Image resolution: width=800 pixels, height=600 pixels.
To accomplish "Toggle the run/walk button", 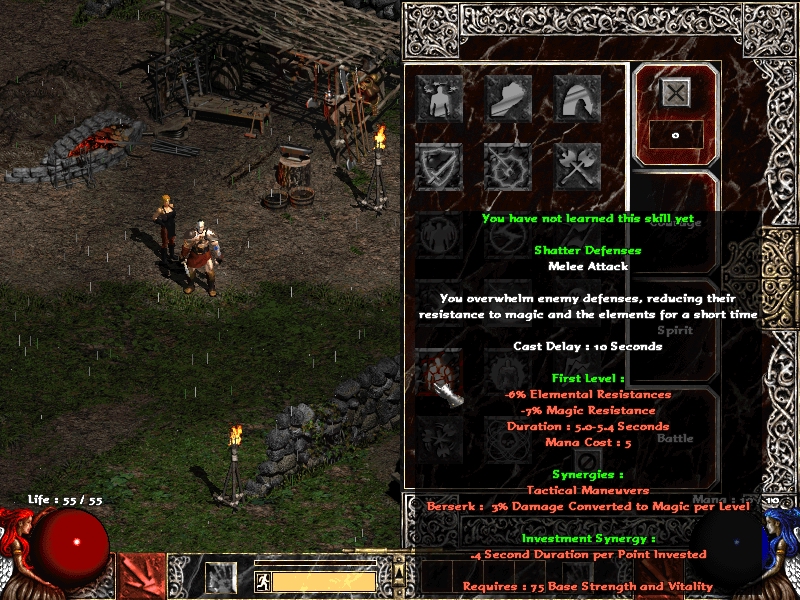I will tap(262, 580).
